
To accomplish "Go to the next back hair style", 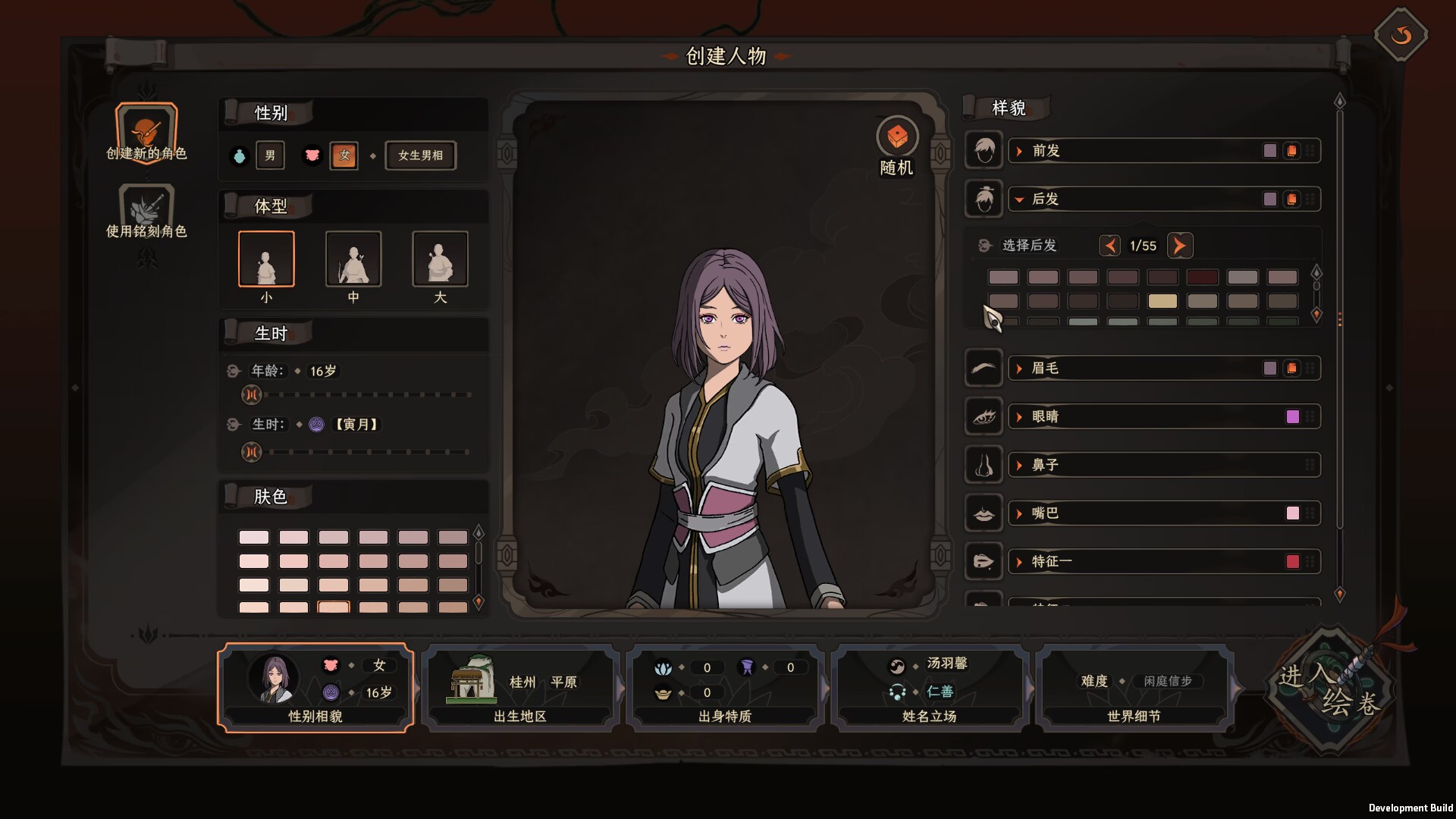I will (1179, 246).
